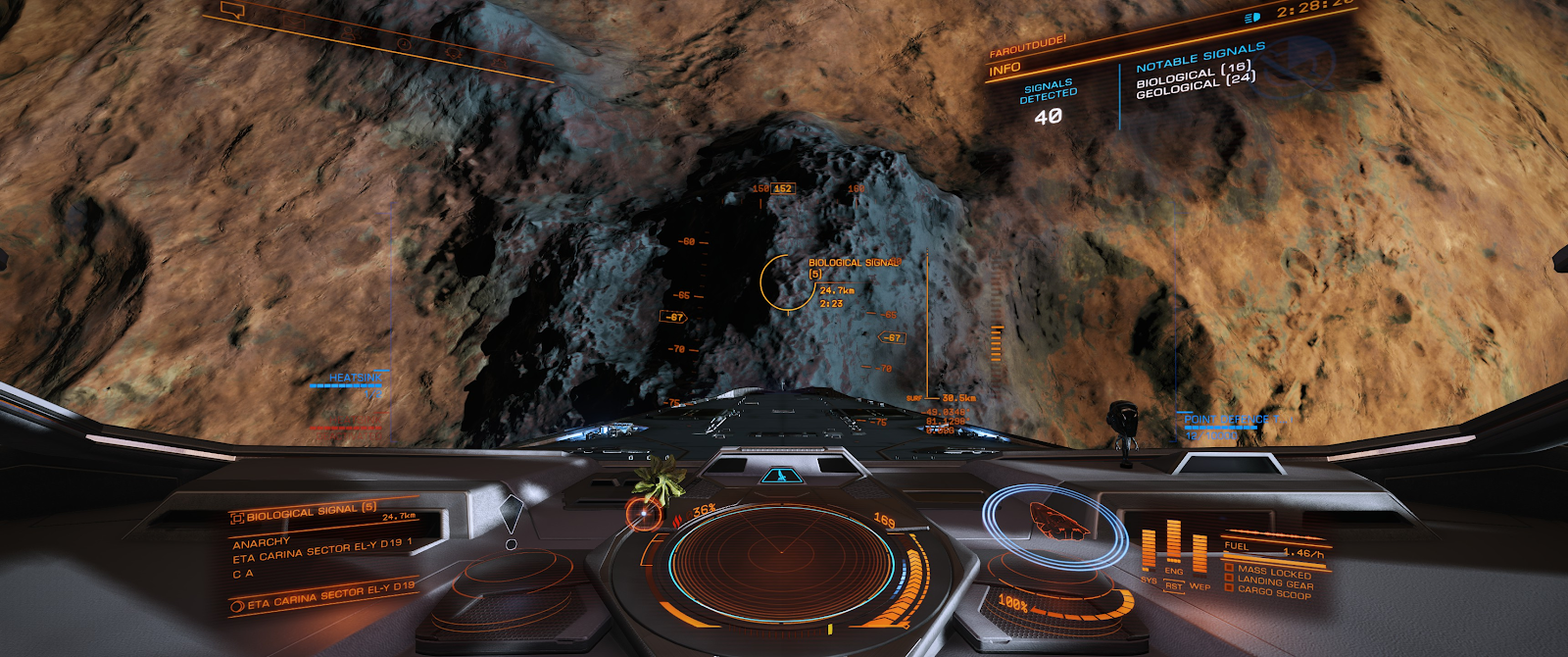Open the friends and wing icon
The width and height of the screenshot is (1568, 657).
coord(349,33)
